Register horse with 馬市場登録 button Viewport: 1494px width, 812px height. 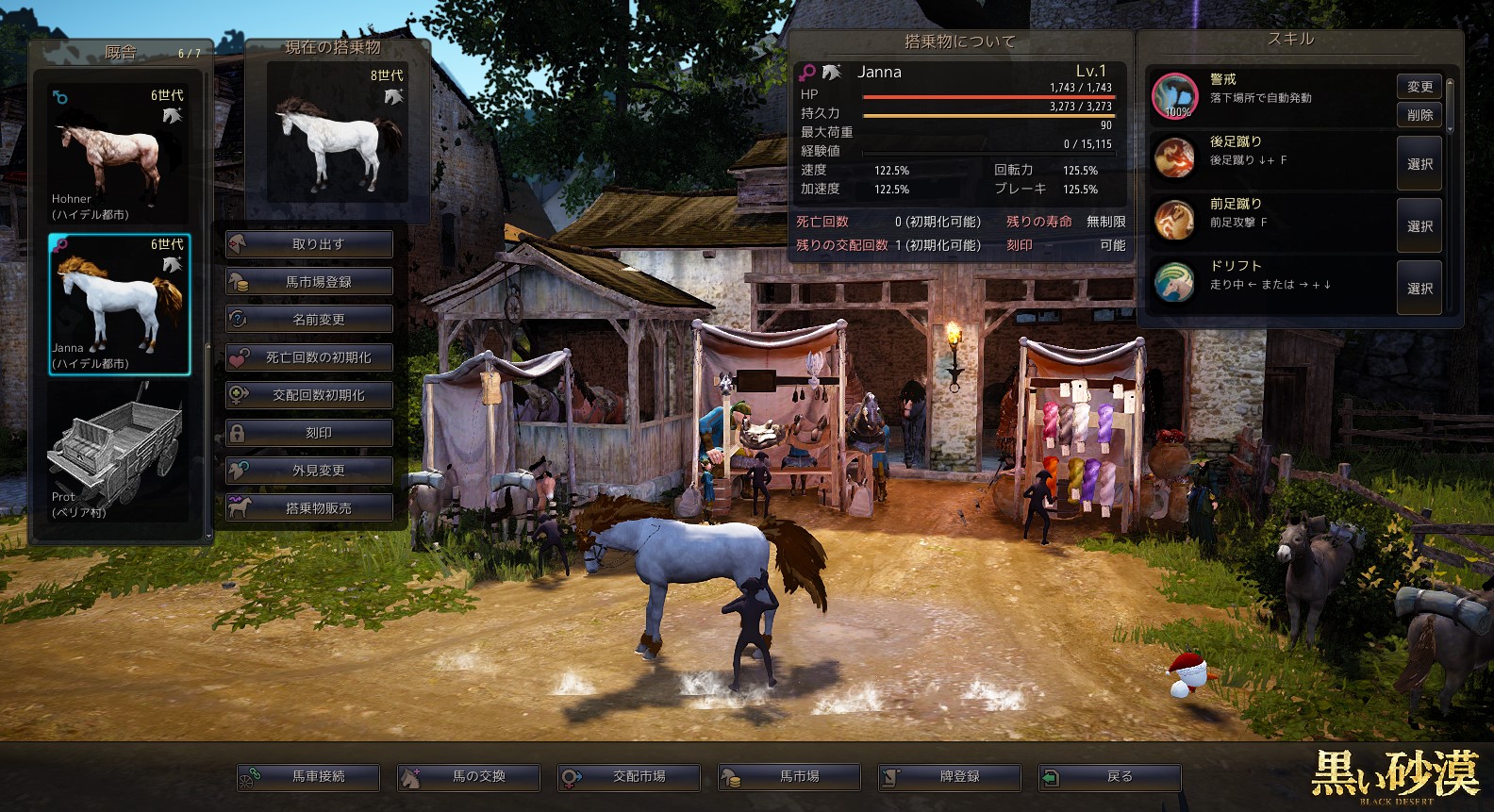[309, 282]
